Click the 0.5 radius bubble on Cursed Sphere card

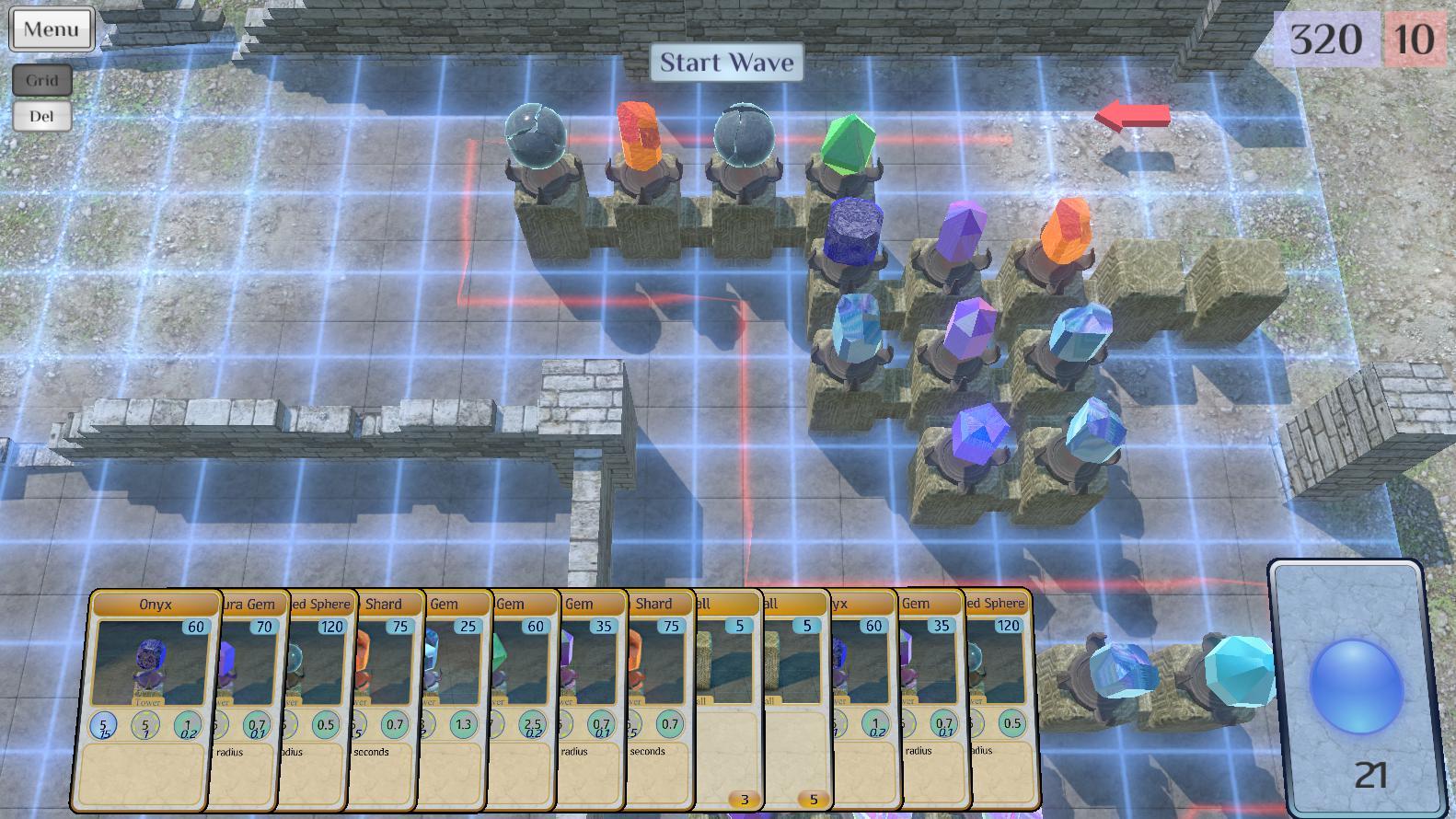(324, 724)
